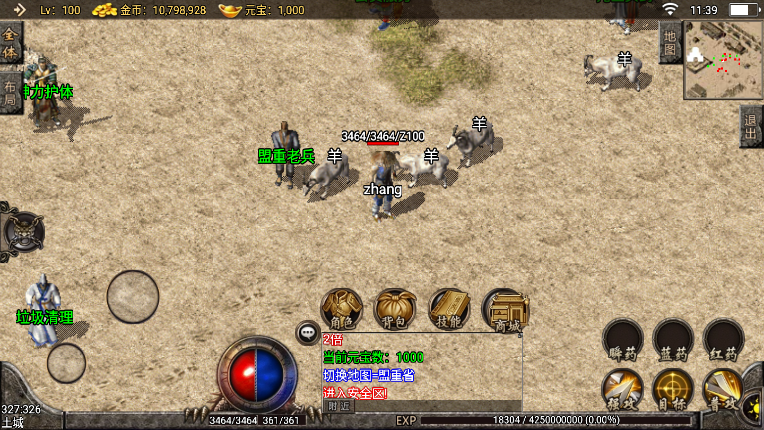The height and width of the screenshot is (430, 764).
Task: Click the minimap in the corner
Action: (x=723, y=61)
